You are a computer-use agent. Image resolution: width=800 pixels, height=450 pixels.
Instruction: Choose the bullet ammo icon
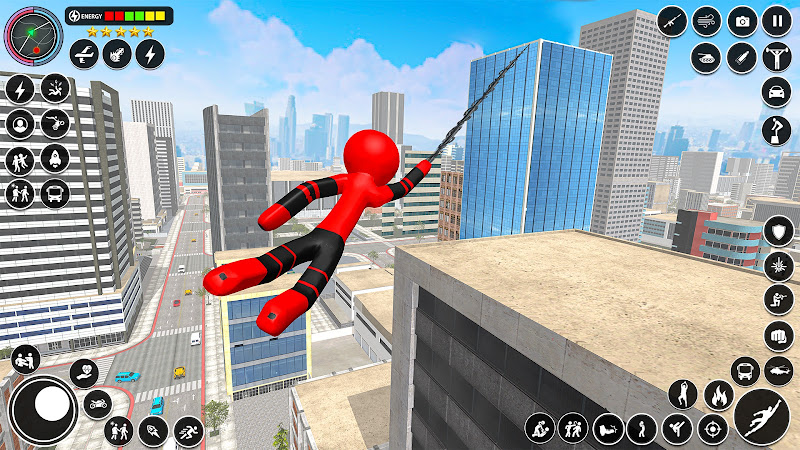point(742,56)
